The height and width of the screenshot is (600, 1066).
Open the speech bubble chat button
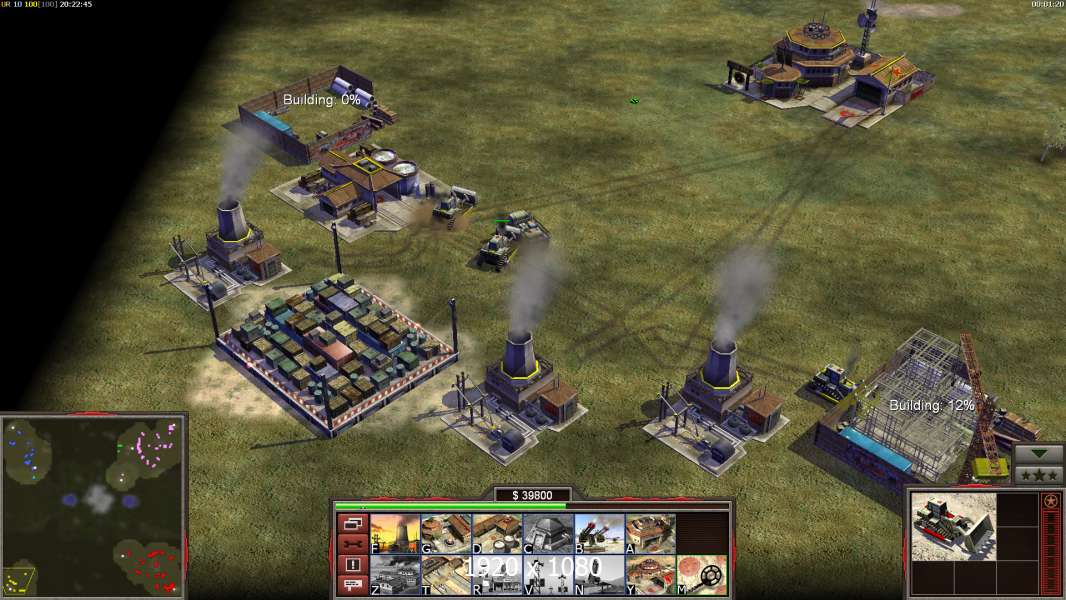(351, 585)
